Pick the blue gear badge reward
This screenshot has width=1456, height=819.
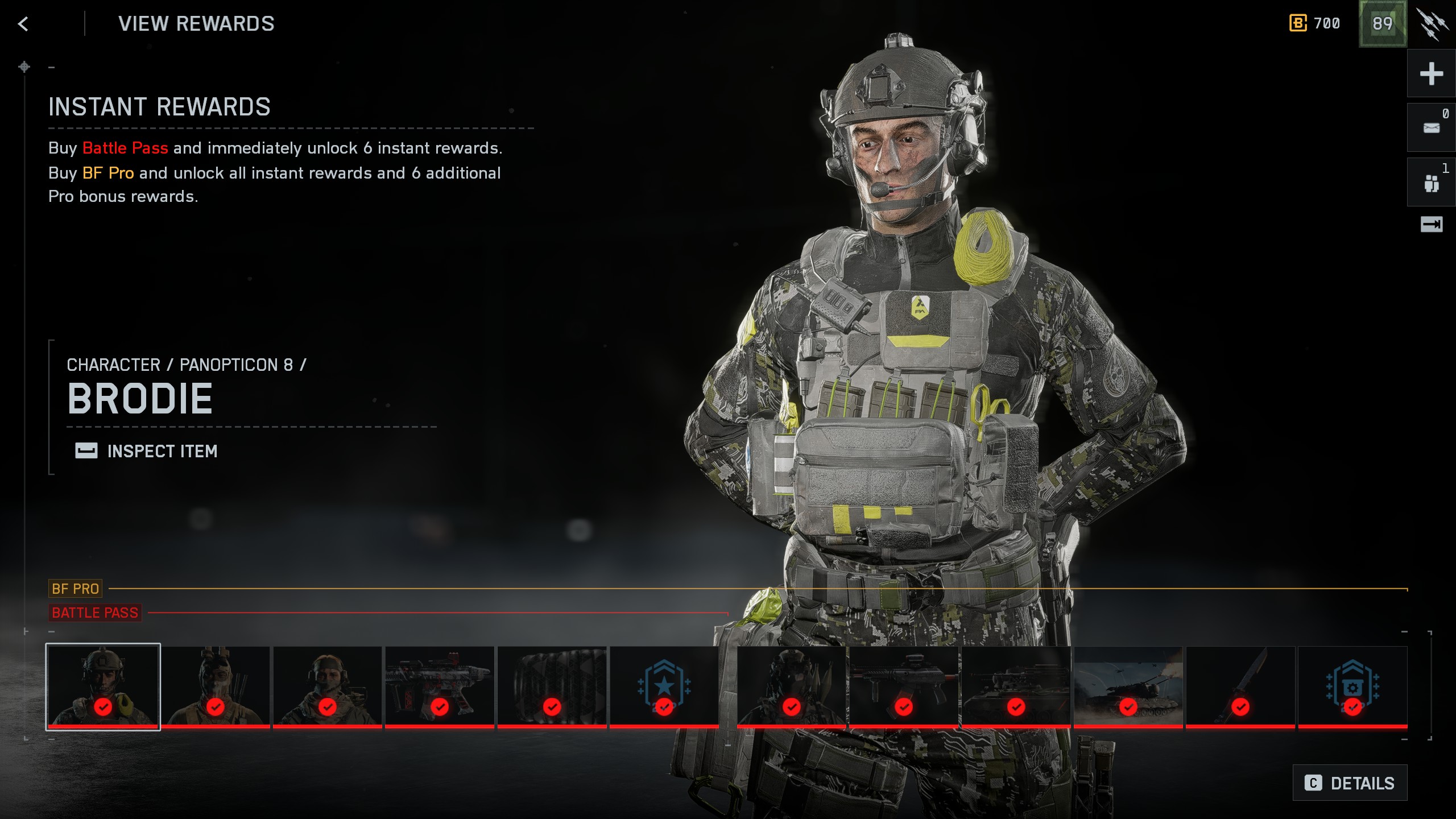(1352, 686)
